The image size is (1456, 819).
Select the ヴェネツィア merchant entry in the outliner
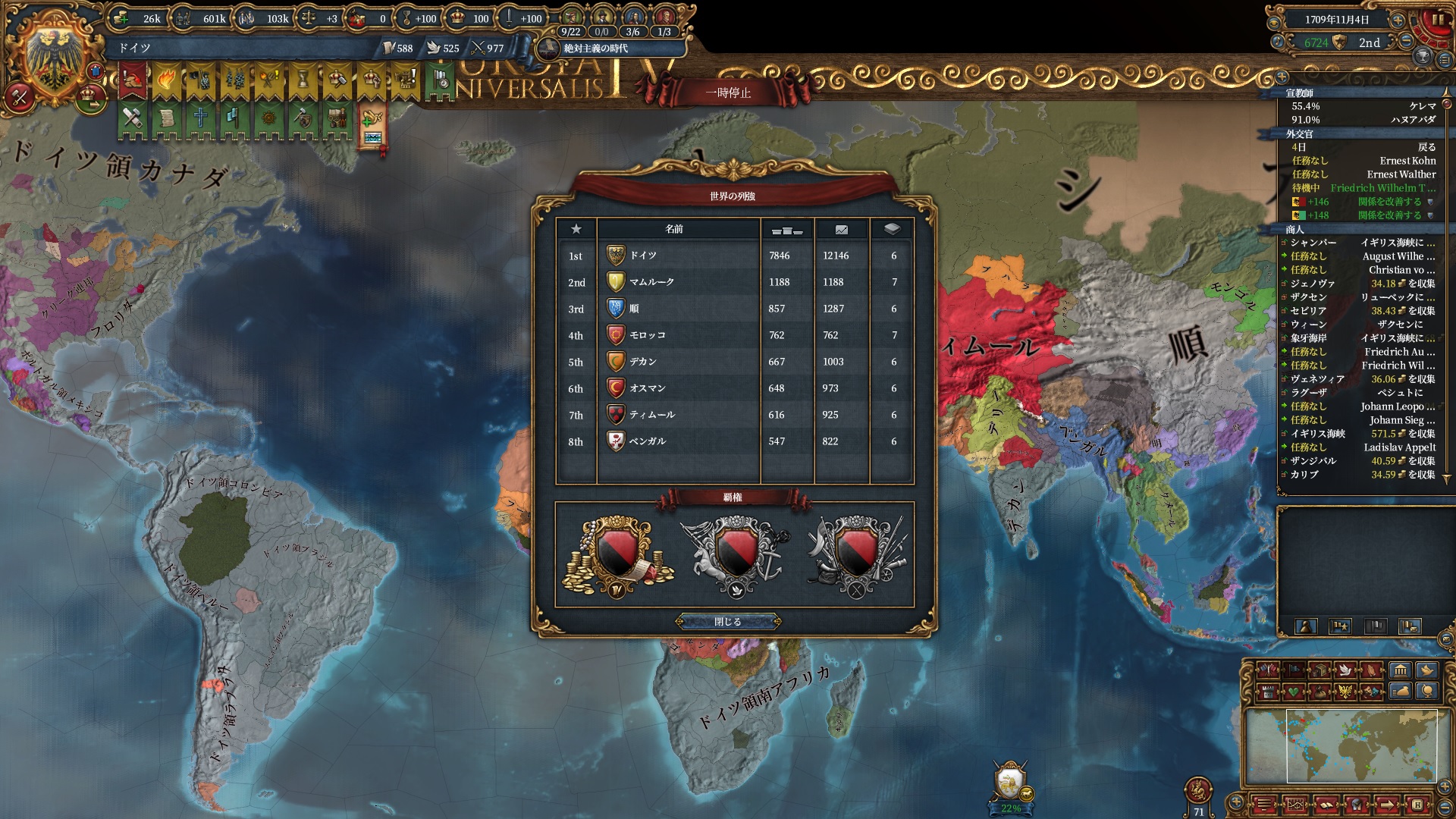(1317, 379)
